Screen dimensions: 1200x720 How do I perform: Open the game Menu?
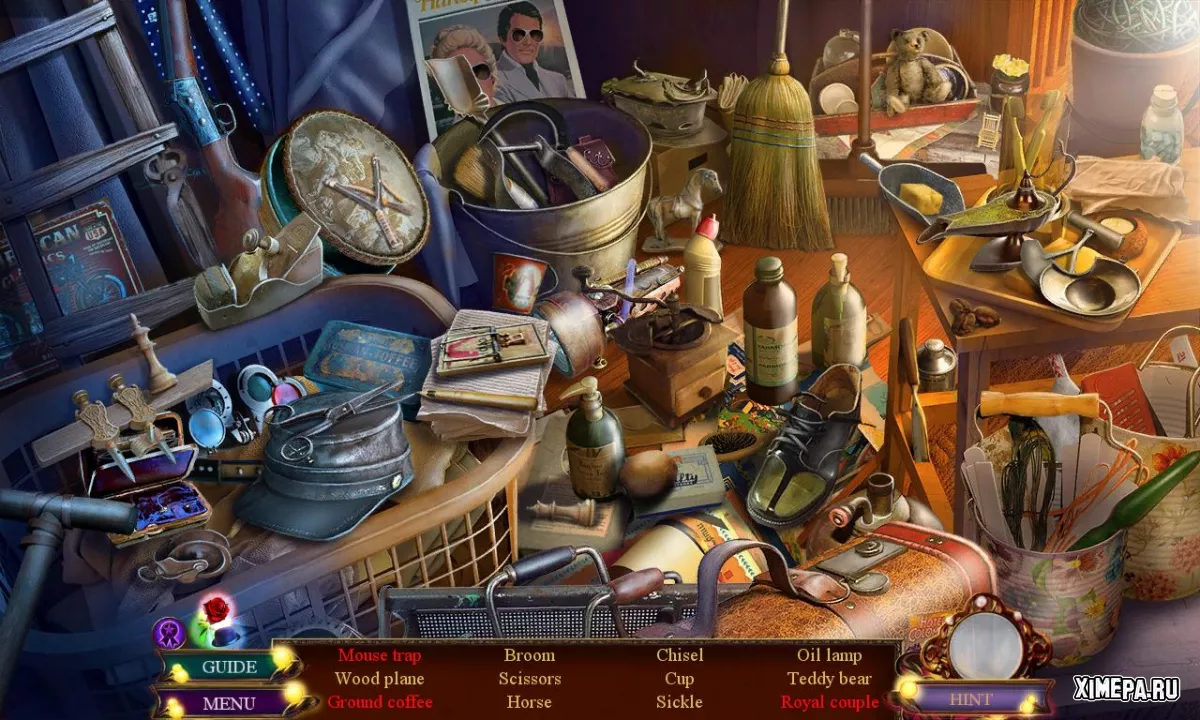(x=228, y=703)
